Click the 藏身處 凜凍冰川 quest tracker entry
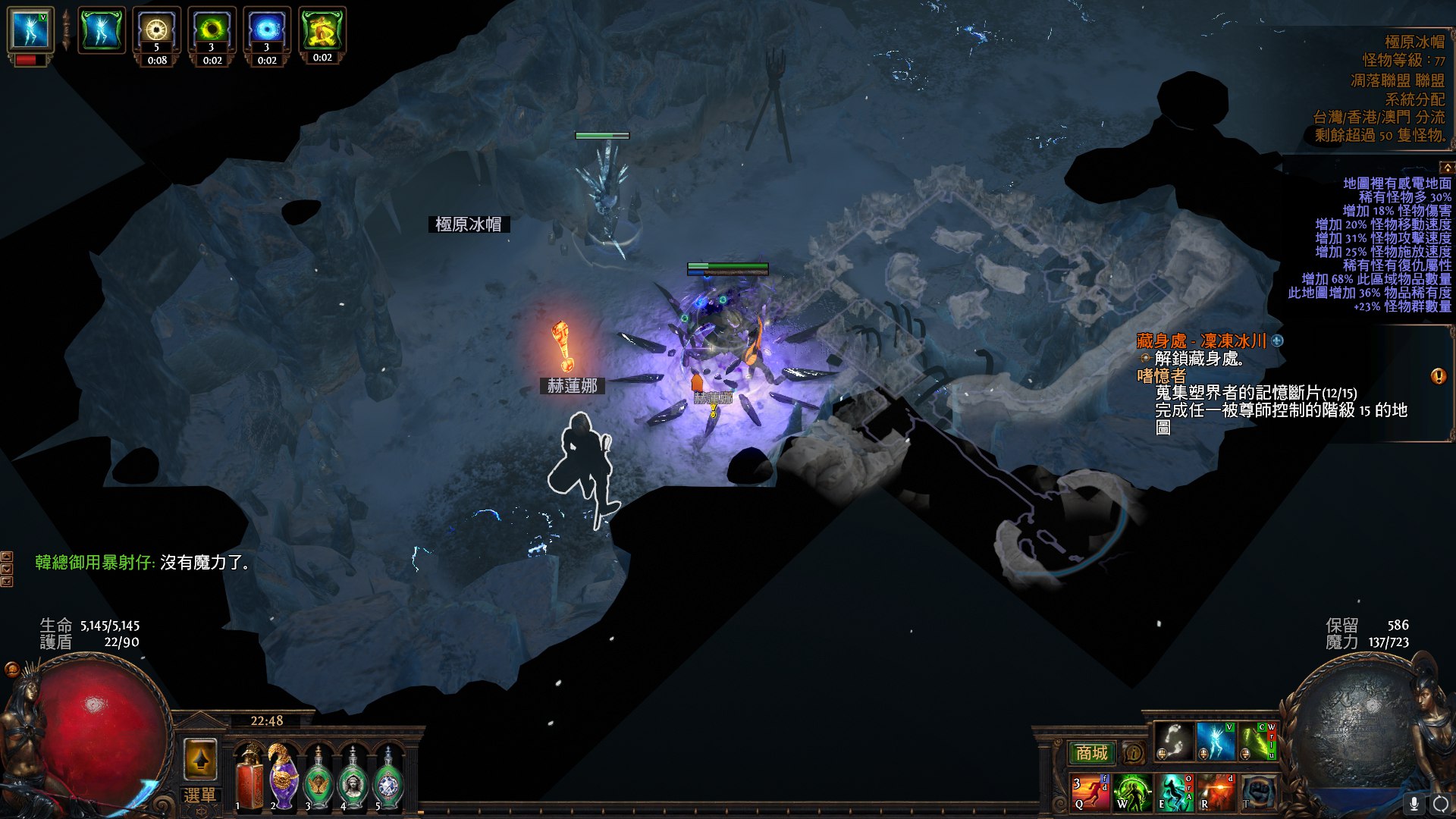Viewport: 1456px width, 819px height. (x=1201, y=341)
